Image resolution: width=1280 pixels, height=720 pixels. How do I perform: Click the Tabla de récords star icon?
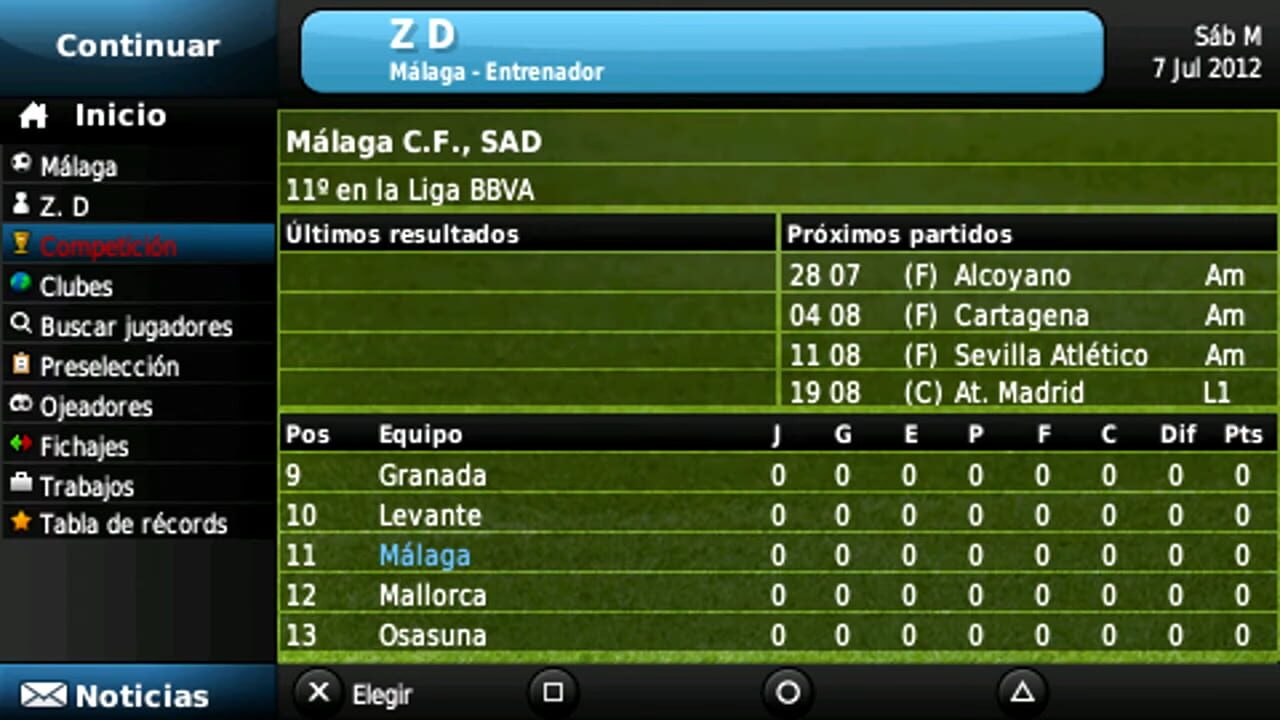coord(22,524)
